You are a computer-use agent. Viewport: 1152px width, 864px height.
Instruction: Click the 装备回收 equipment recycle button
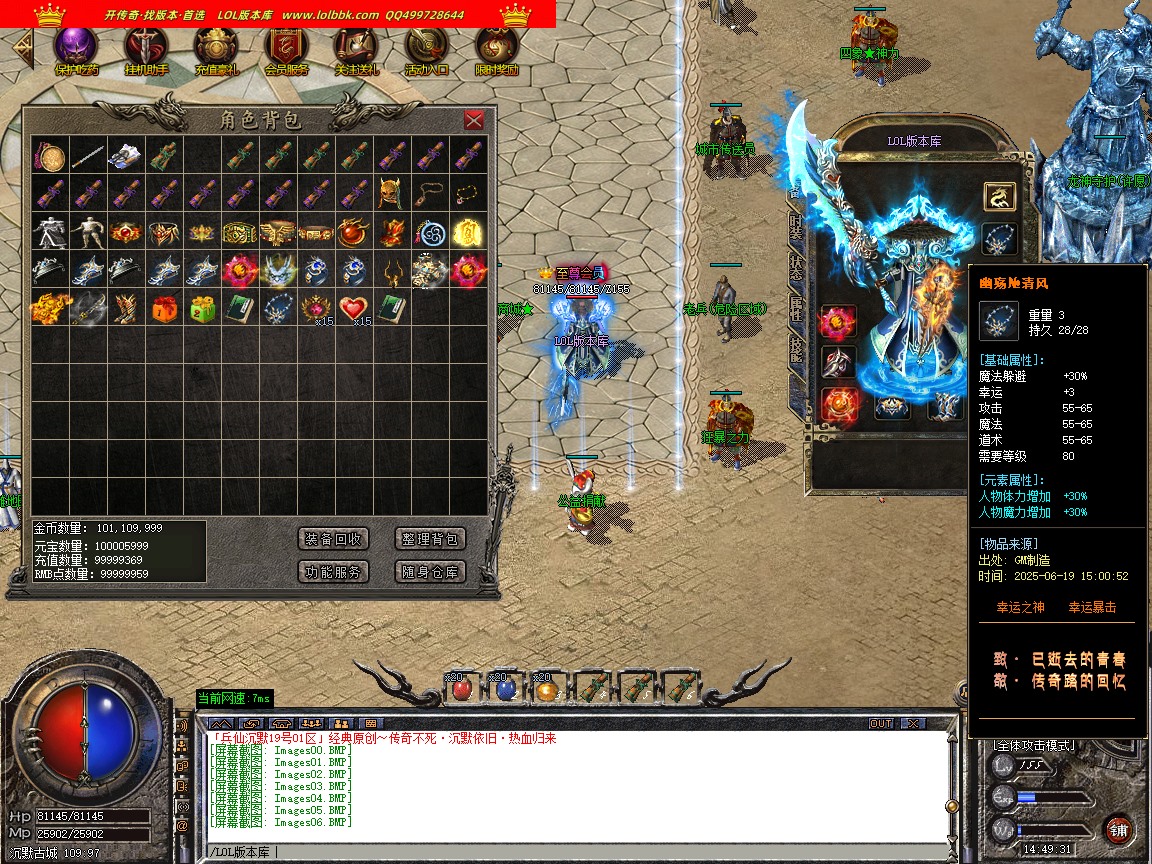(x=334, y=539)
